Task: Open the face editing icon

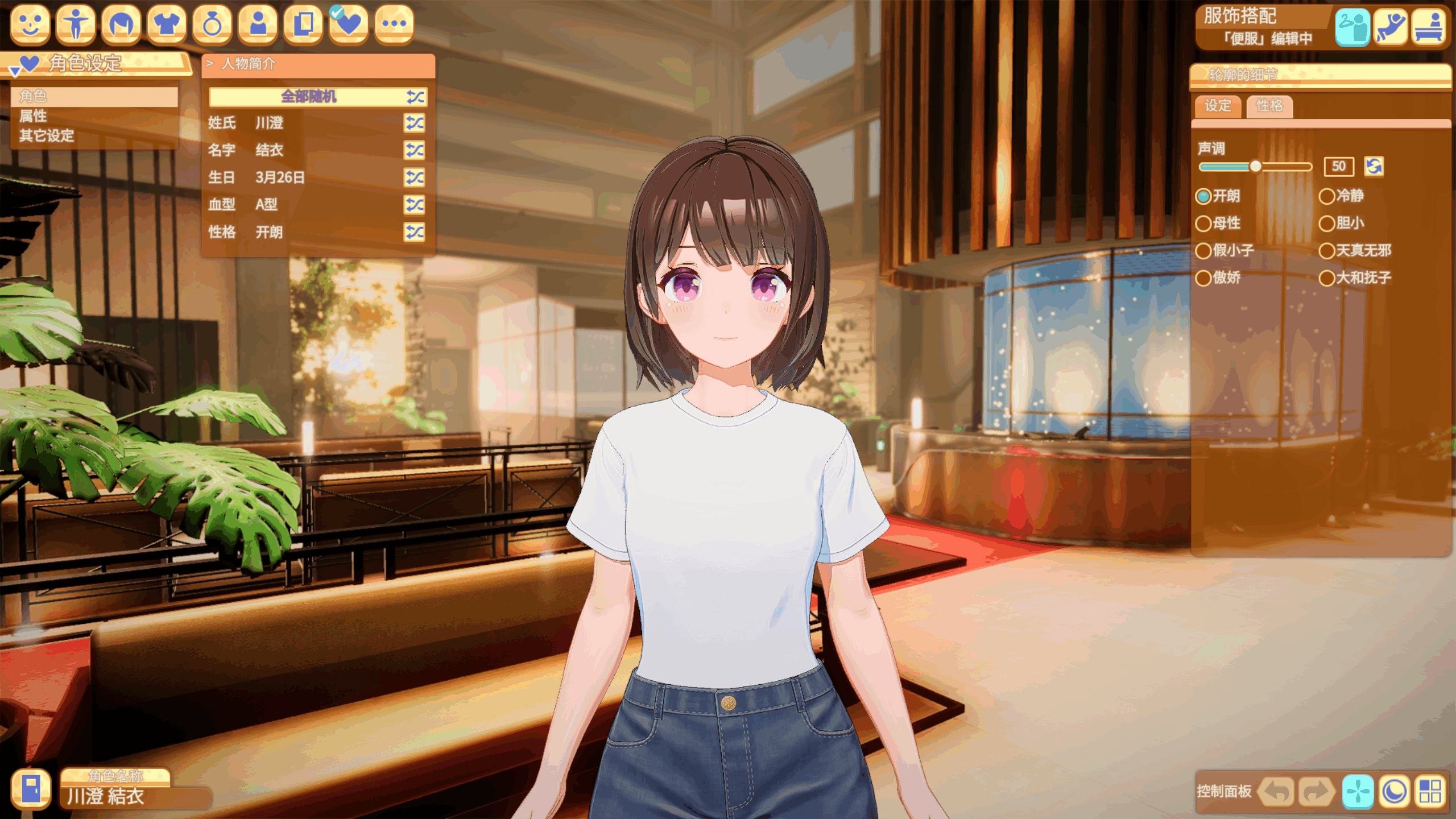Action: point(31,25)
